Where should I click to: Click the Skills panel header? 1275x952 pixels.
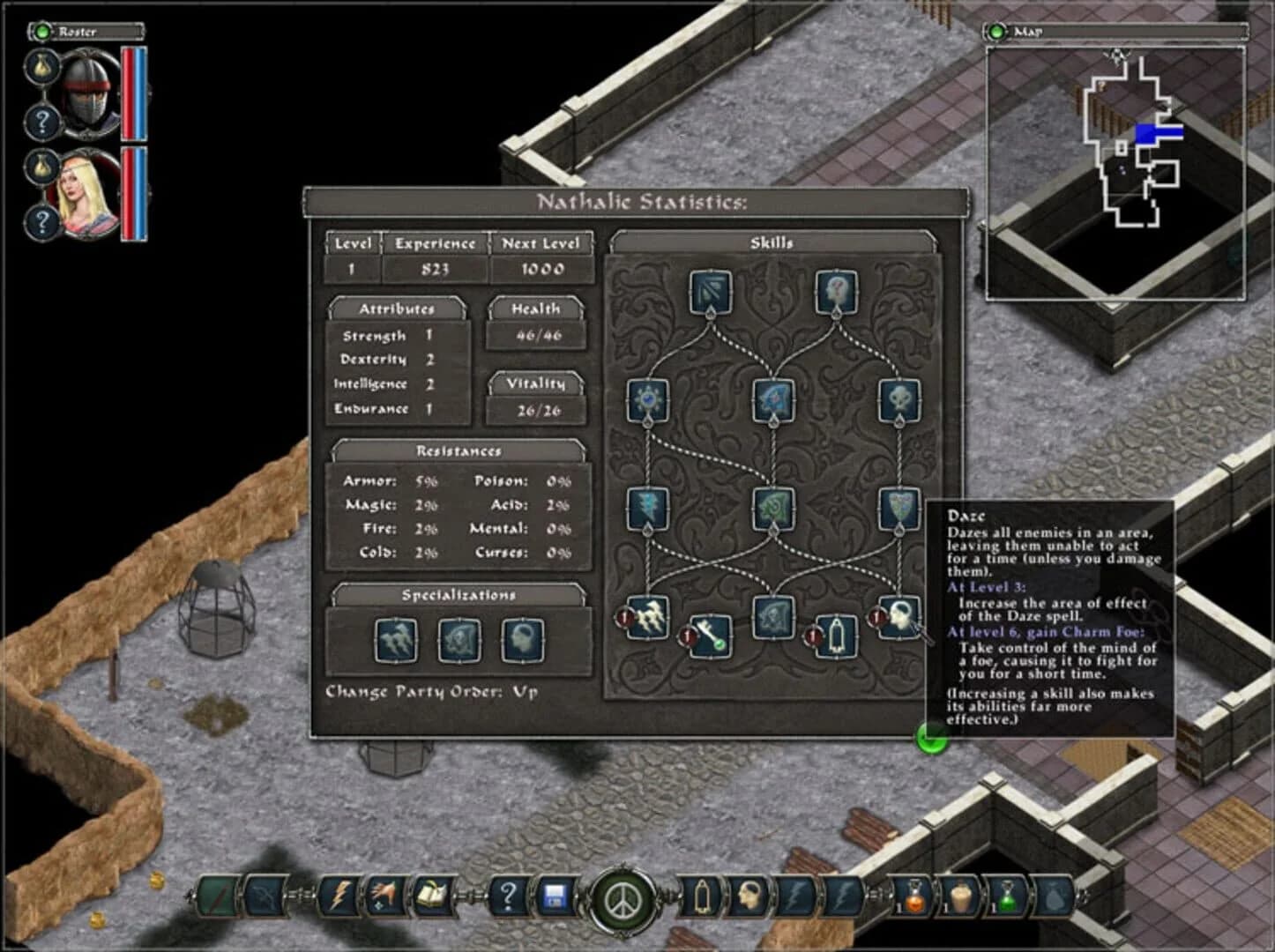coord(772,243)
